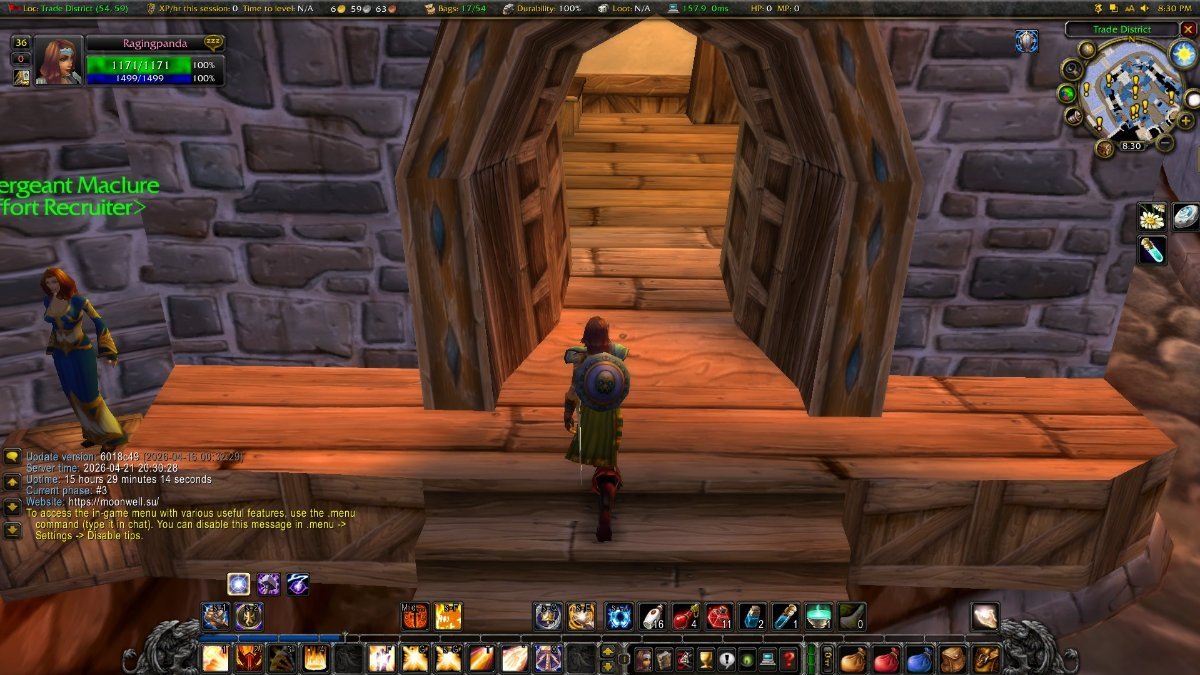
Task: Click the action bar page up arrow
Action: tap(607, 652)
